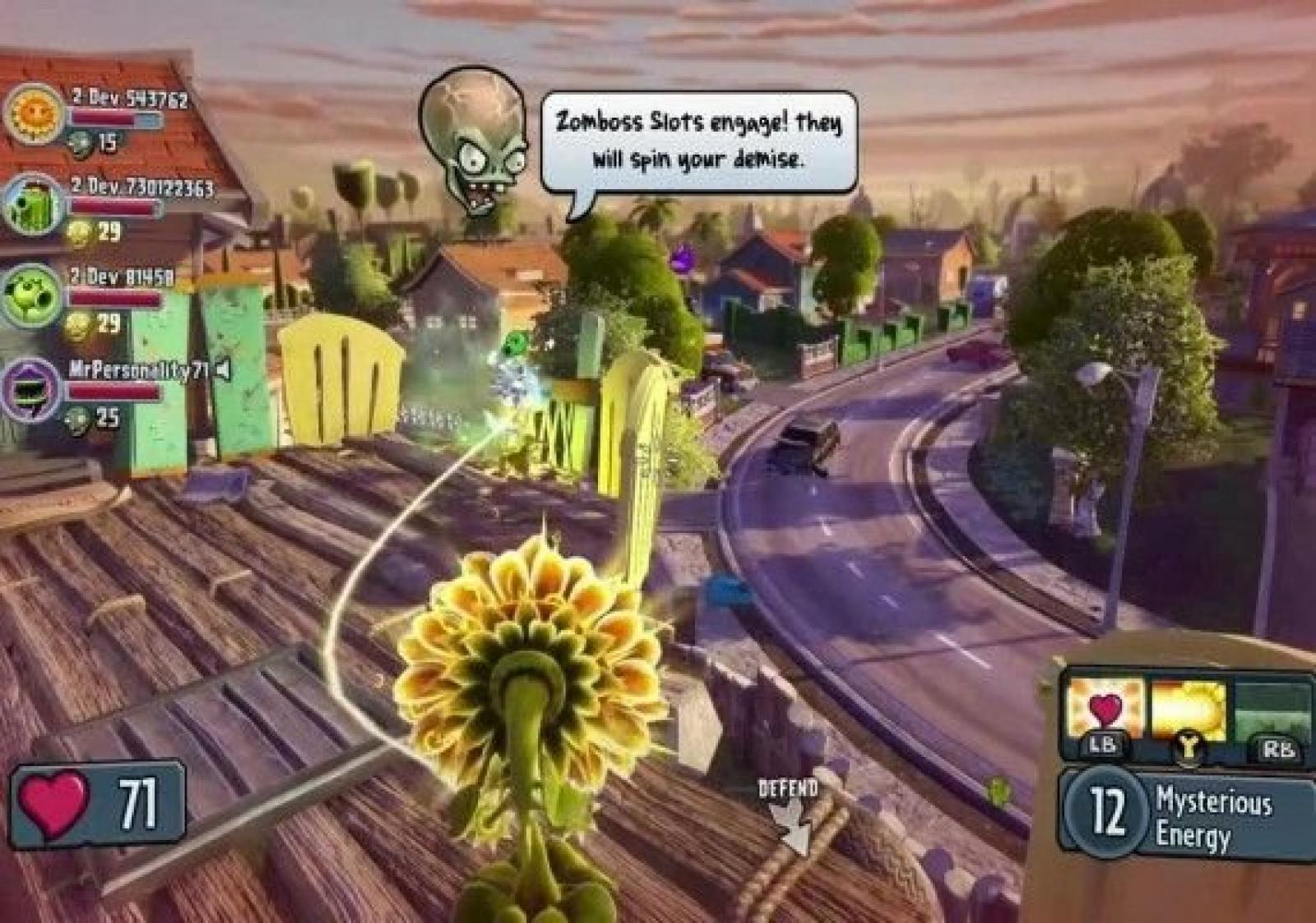Click the Cactus teammate portrait

point(35,203)
